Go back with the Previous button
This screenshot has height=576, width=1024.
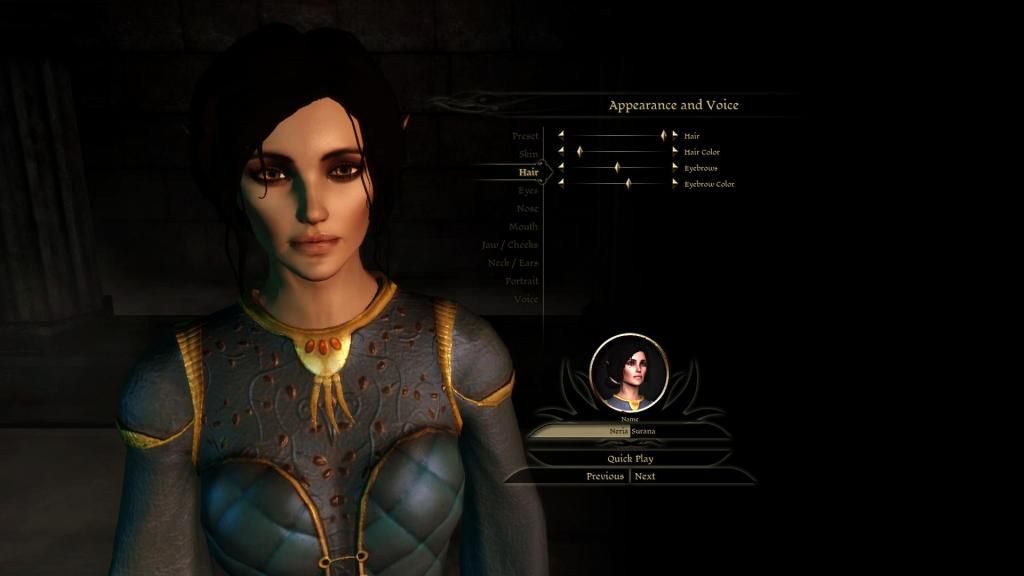[x=605, y=476]
